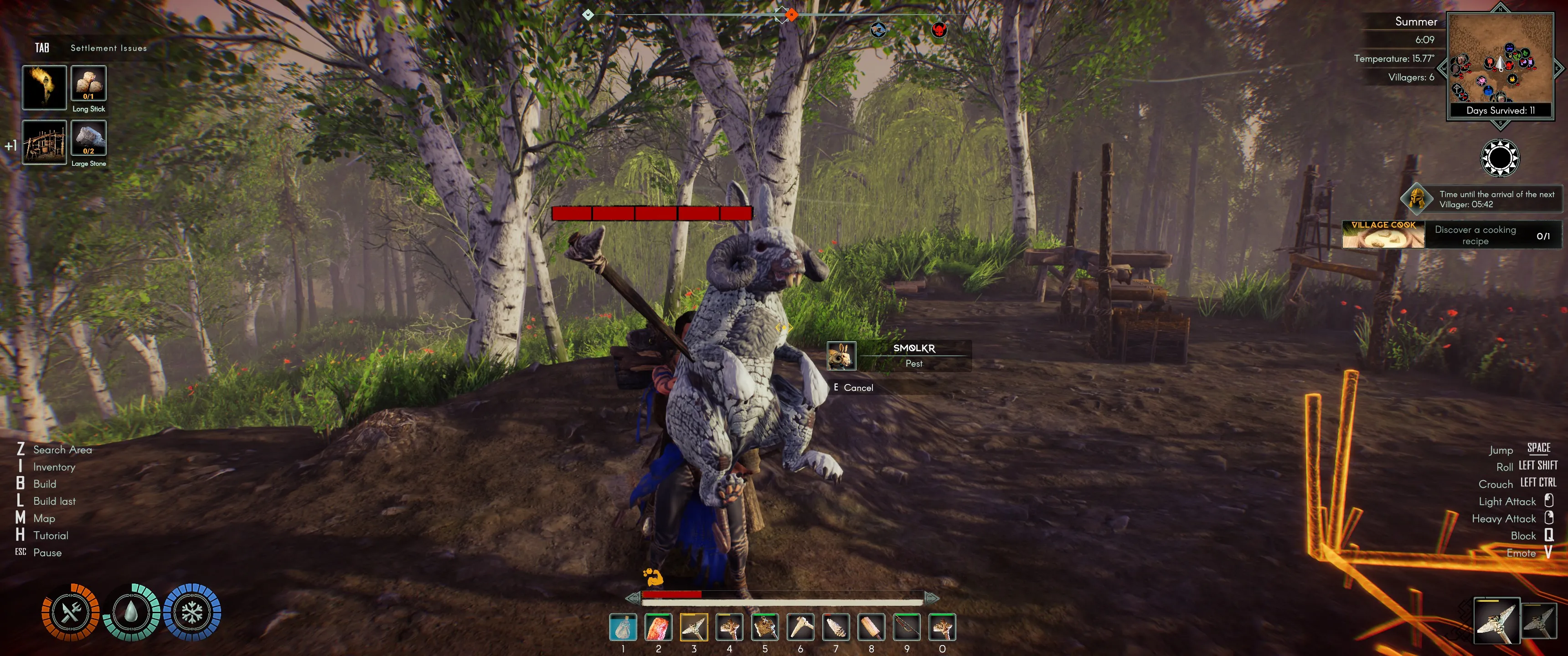Equip the bow in hotbar slot 9
This screenshot has width=1568, height=656.
click(x=907, y=627)
